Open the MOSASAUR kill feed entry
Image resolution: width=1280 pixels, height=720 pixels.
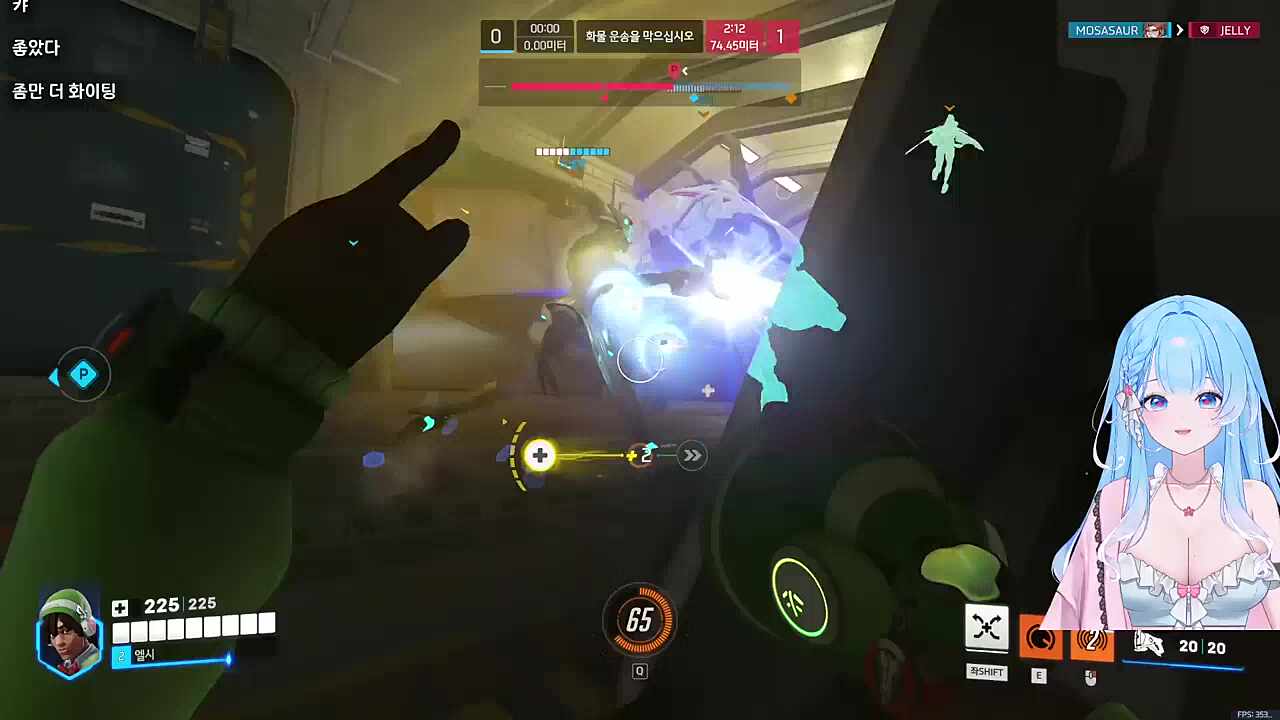pos(1119,30)
